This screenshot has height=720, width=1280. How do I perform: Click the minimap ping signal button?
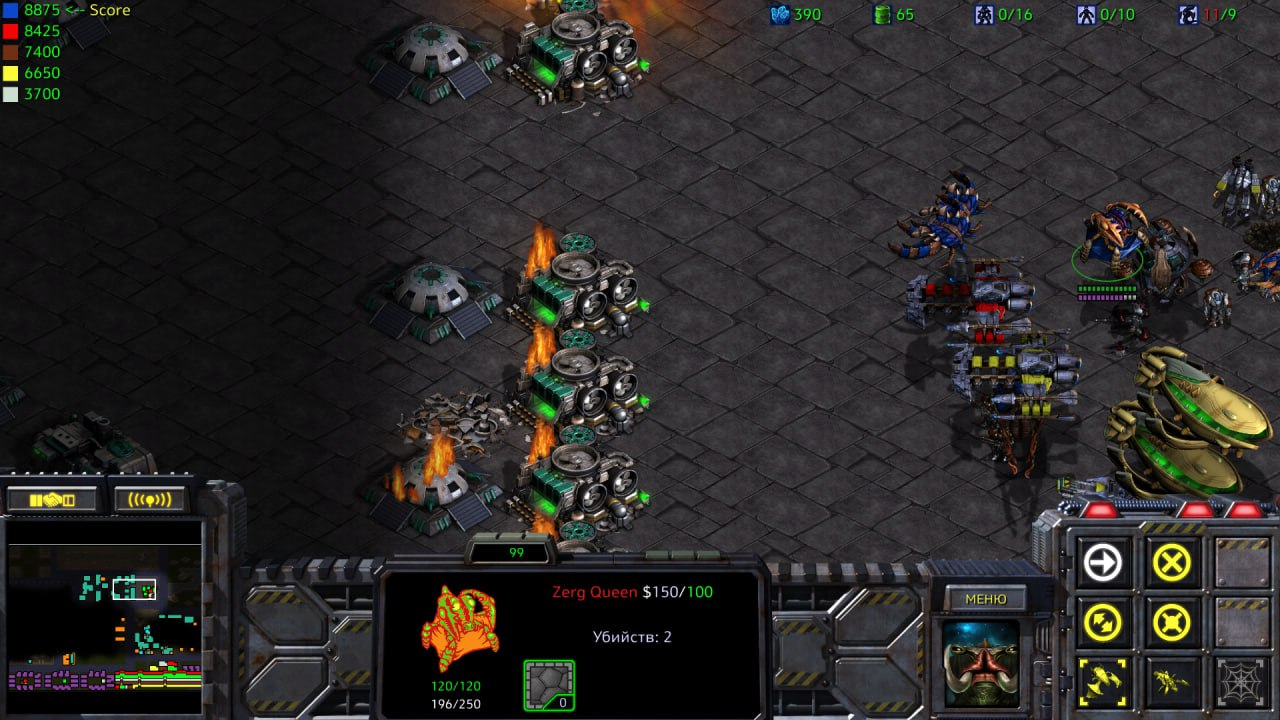149,499
